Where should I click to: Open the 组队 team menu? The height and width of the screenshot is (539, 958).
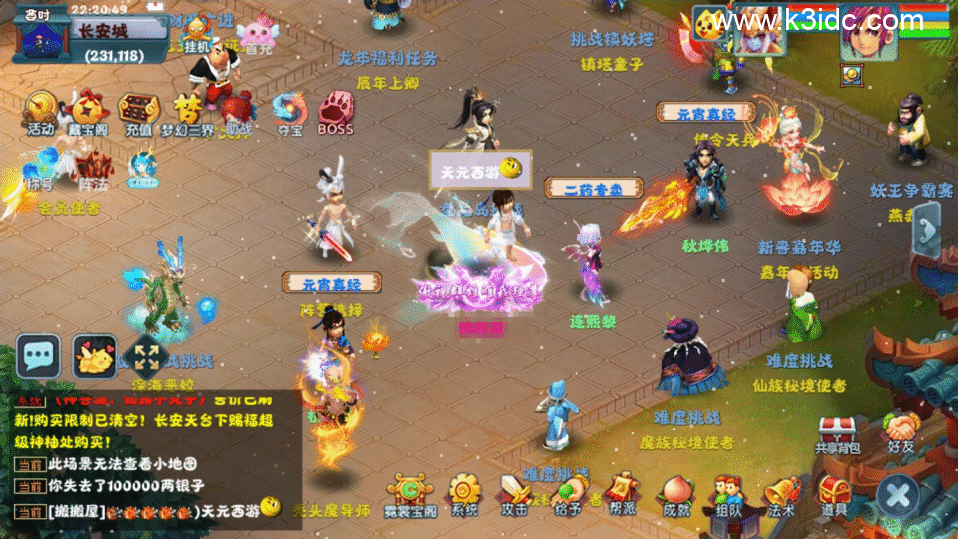pos(728,494)
